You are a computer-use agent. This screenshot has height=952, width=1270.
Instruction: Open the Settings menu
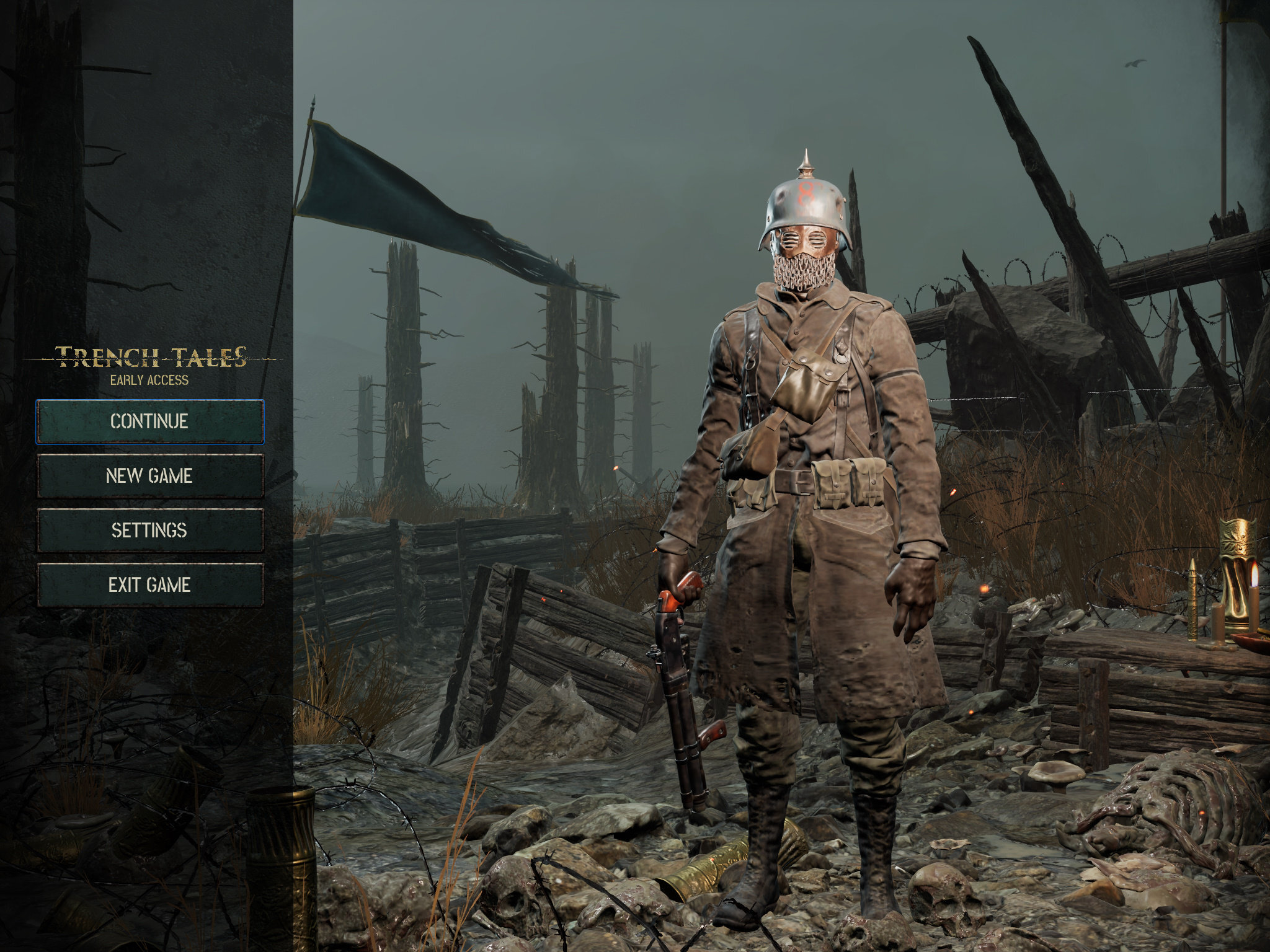click(149, 531)
